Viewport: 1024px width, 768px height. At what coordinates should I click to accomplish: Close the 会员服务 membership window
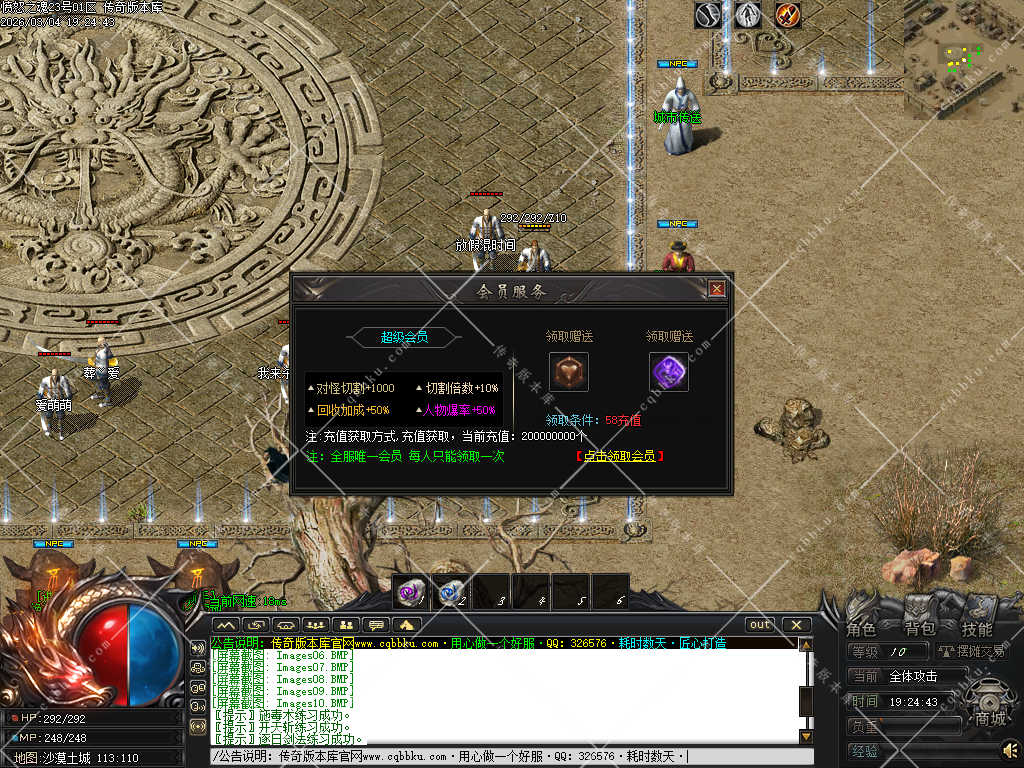click(716, 289)
